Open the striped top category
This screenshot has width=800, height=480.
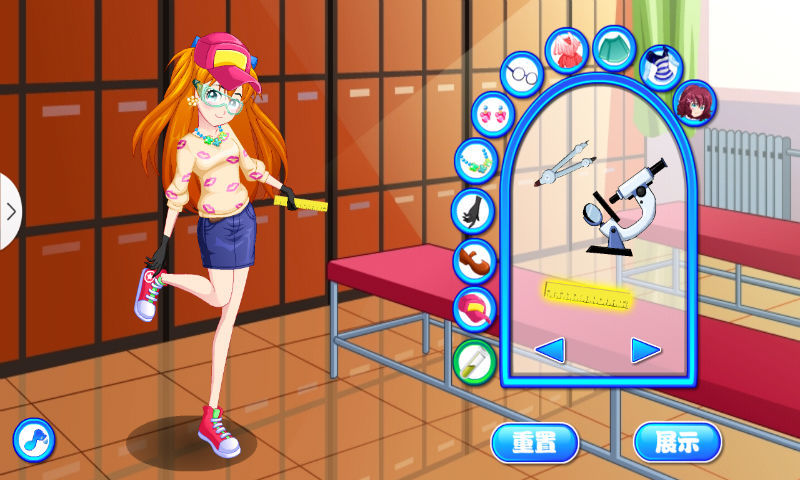(x=660, y=66)
